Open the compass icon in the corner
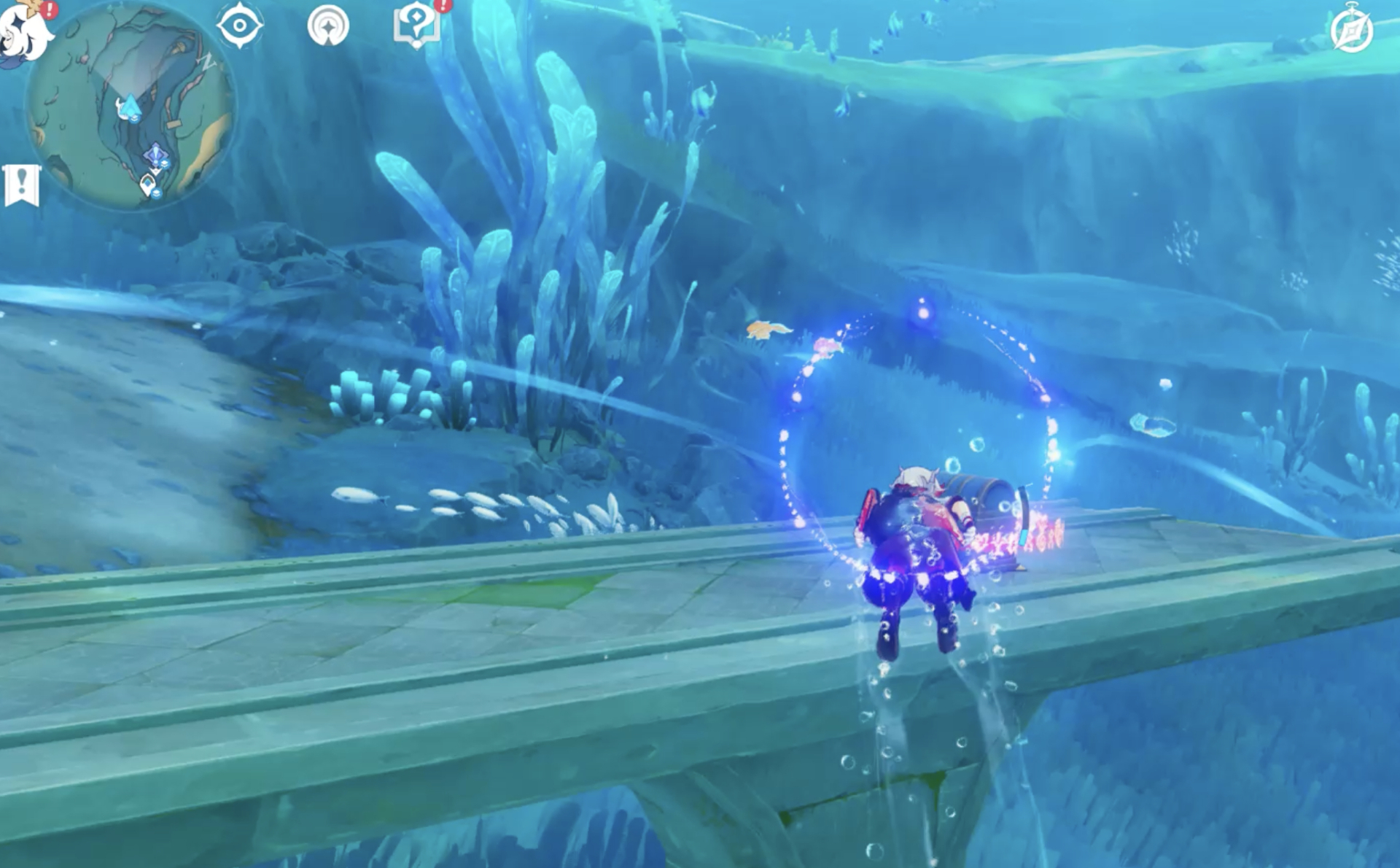The height and width of the screenshot is (868, 1400). tap(1351, 31)
